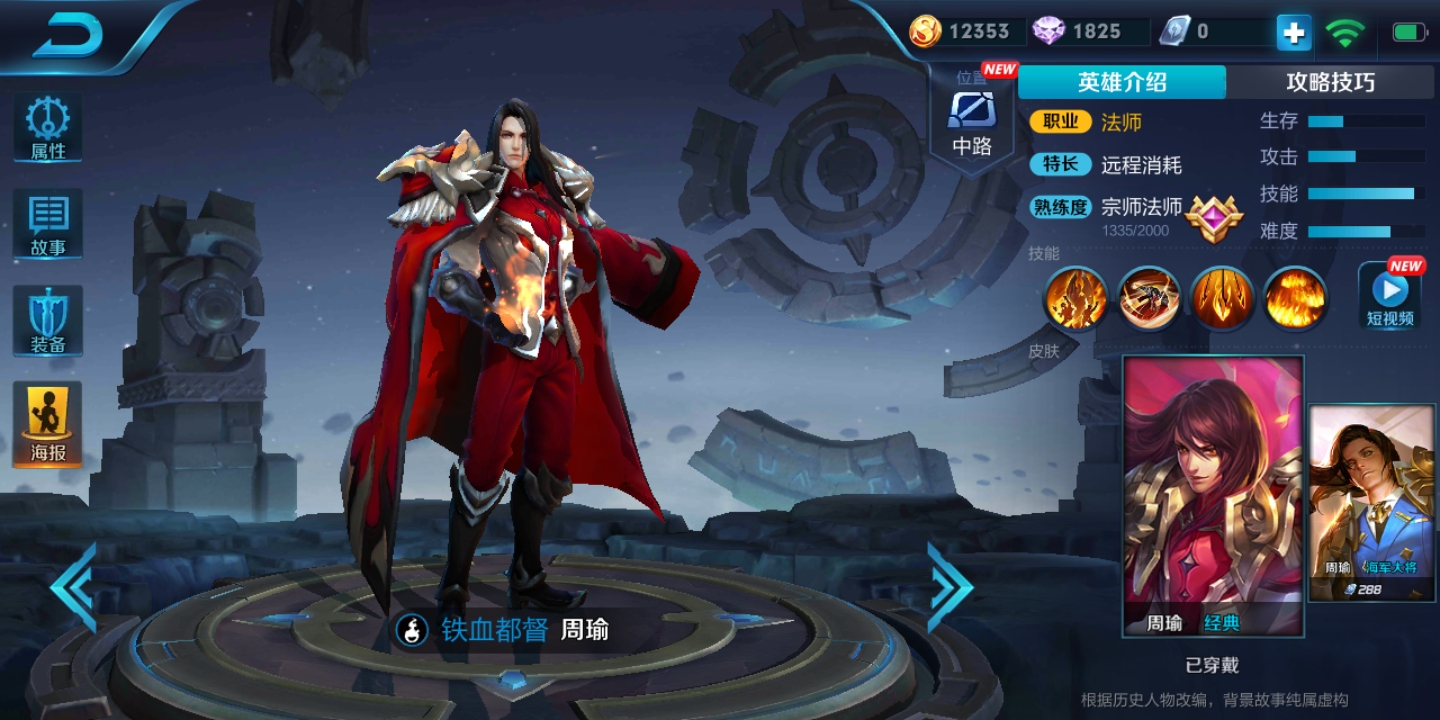Show the 海报 poster view

click(x=47, y=424)
